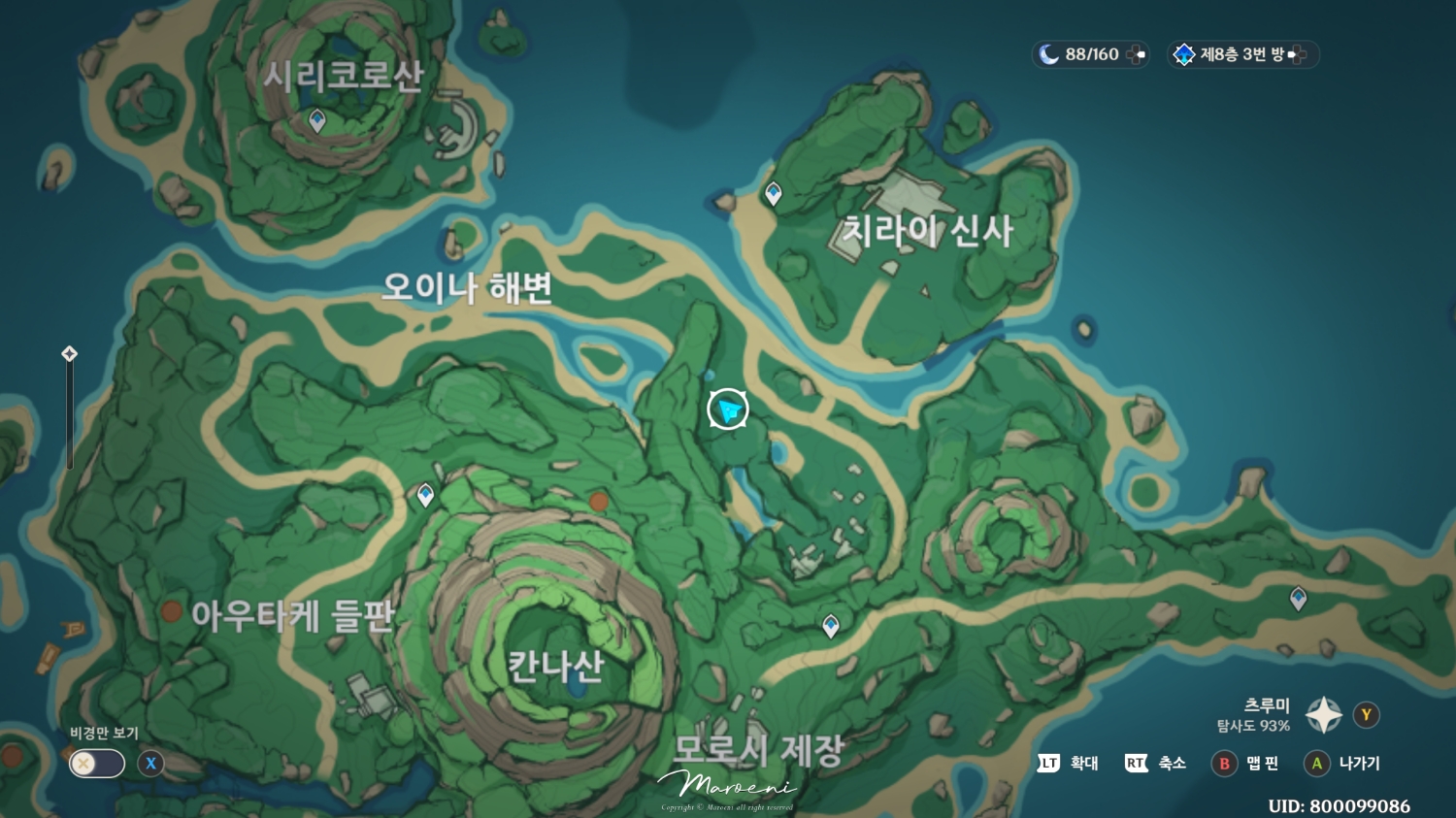Select the teleport waypoint near 치라이 신사
This screenshot has width=1456, height=818.
click(x=772, y=193)
